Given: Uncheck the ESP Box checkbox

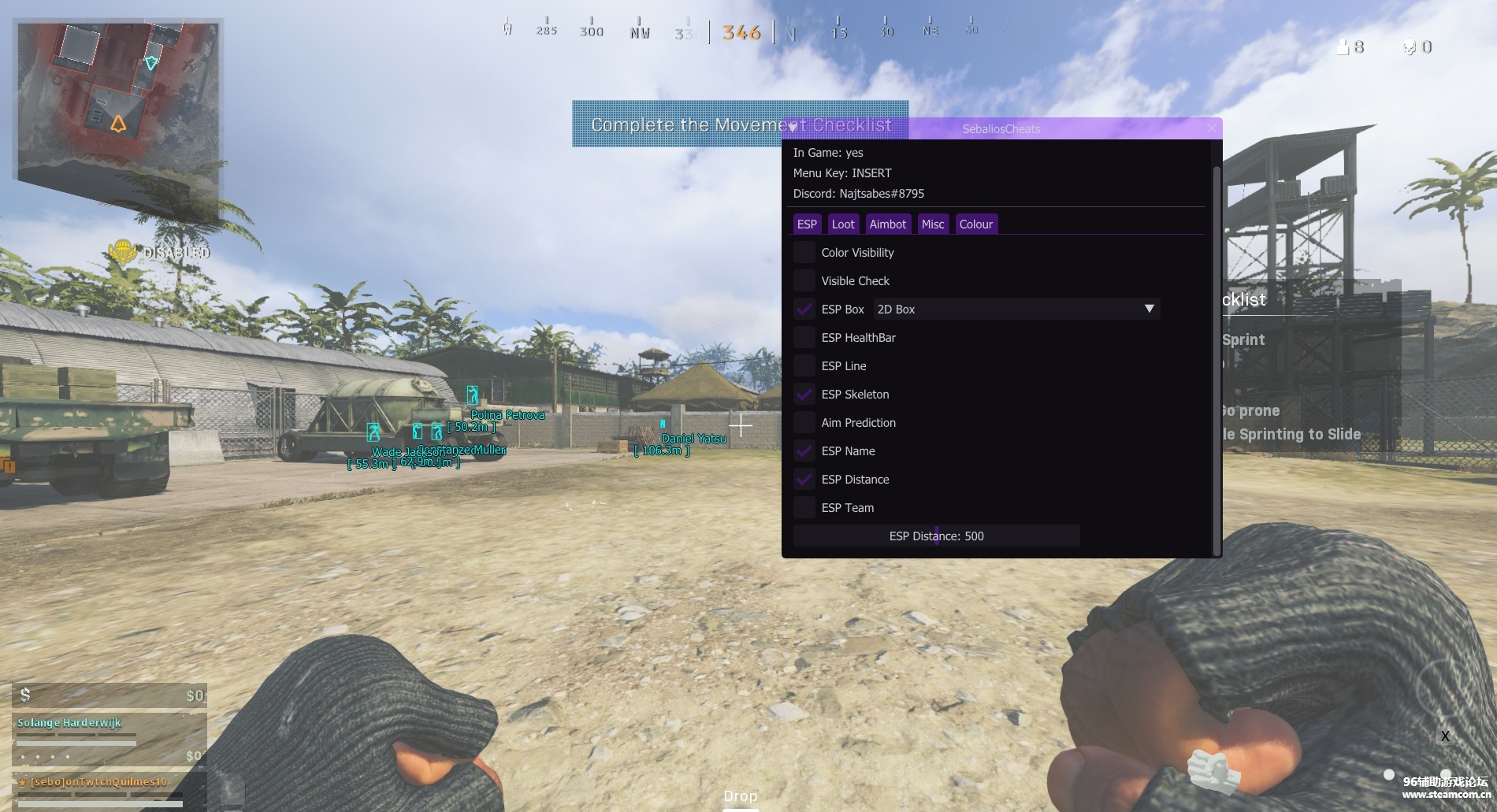Looking at the screenshot, I should [804, 310].
